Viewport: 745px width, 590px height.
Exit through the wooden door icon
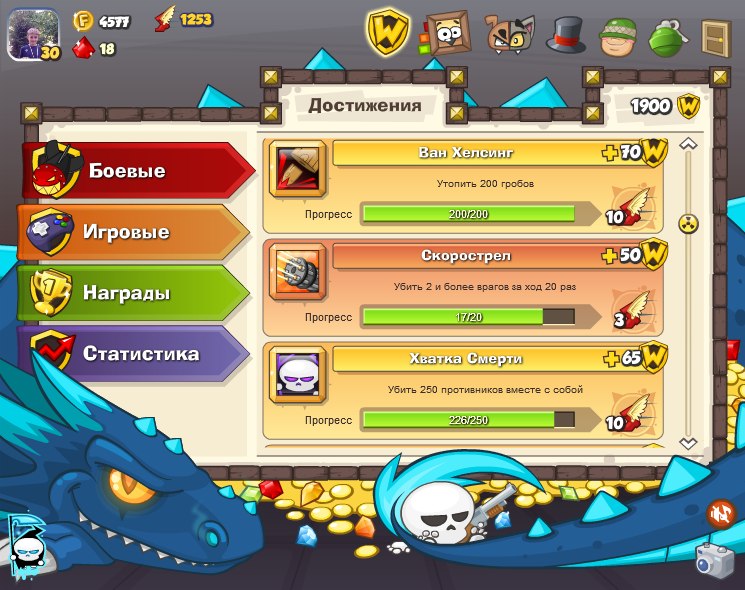715,36
